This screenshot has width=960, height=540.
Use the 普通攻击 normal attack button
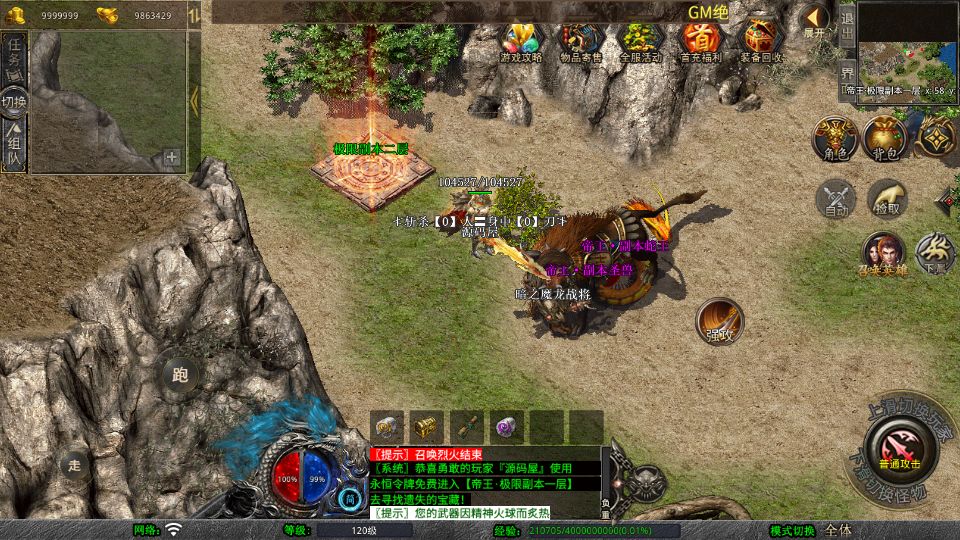[x=900, y=446]
